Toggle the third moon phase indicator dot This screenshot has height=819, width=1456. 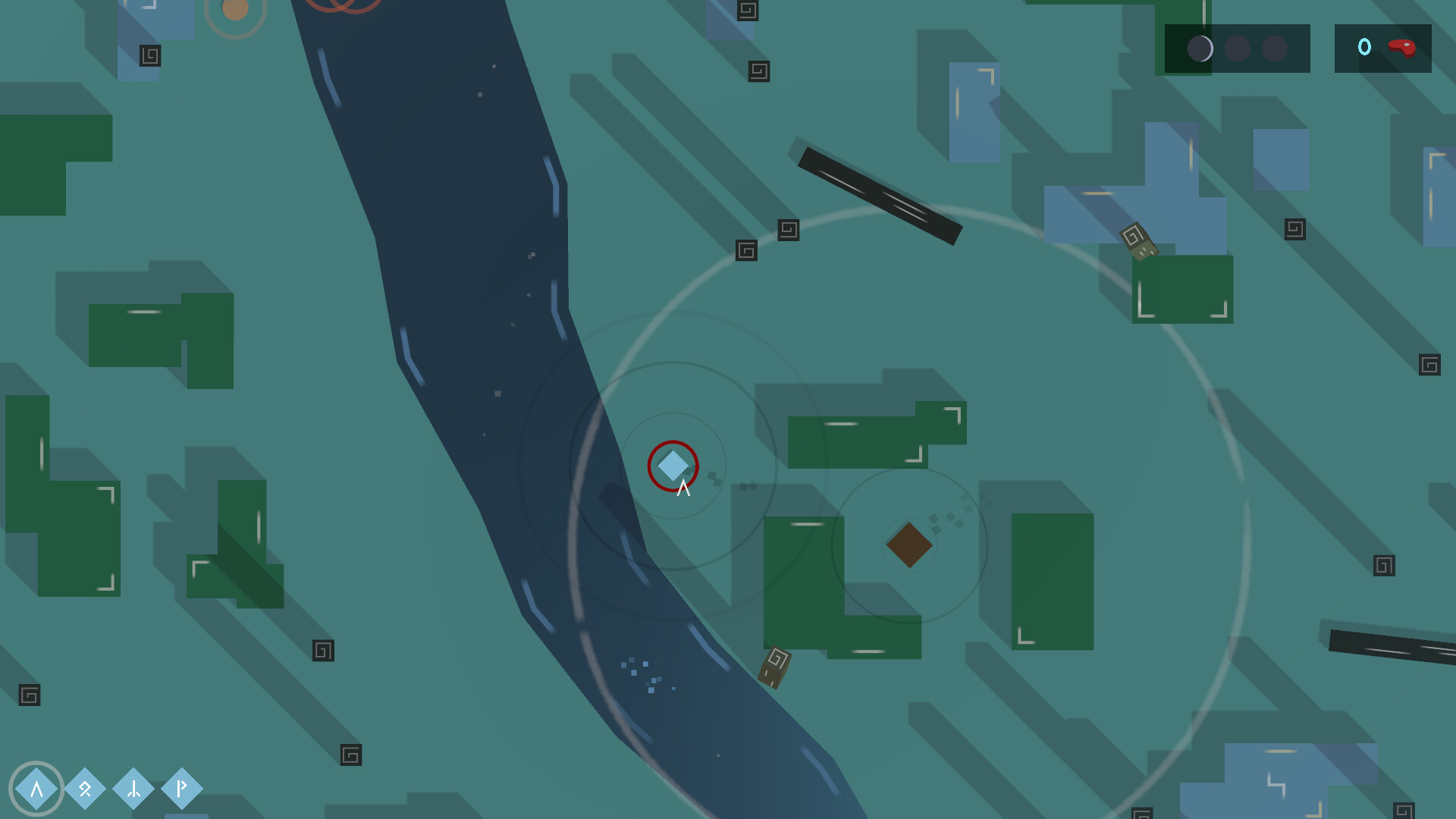1277,47
